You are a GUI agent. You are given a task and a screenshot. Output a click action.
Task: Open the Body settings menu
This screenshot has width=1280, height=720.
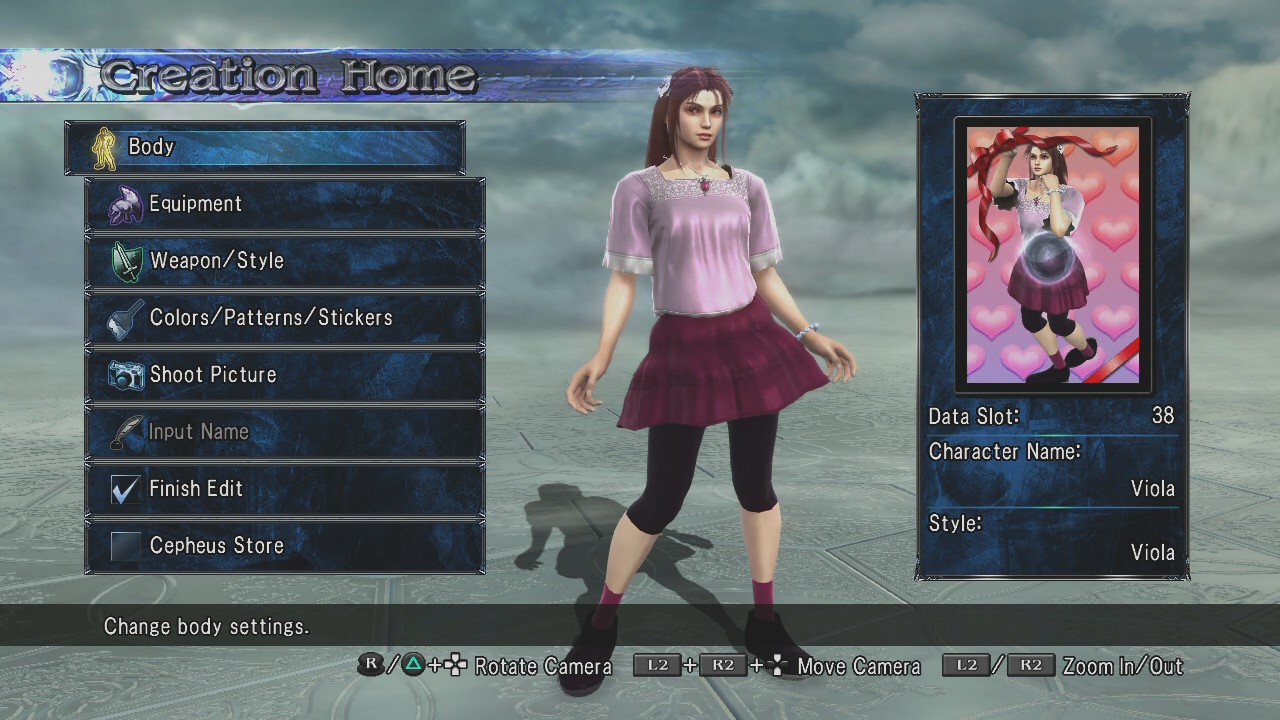point(265,147)
